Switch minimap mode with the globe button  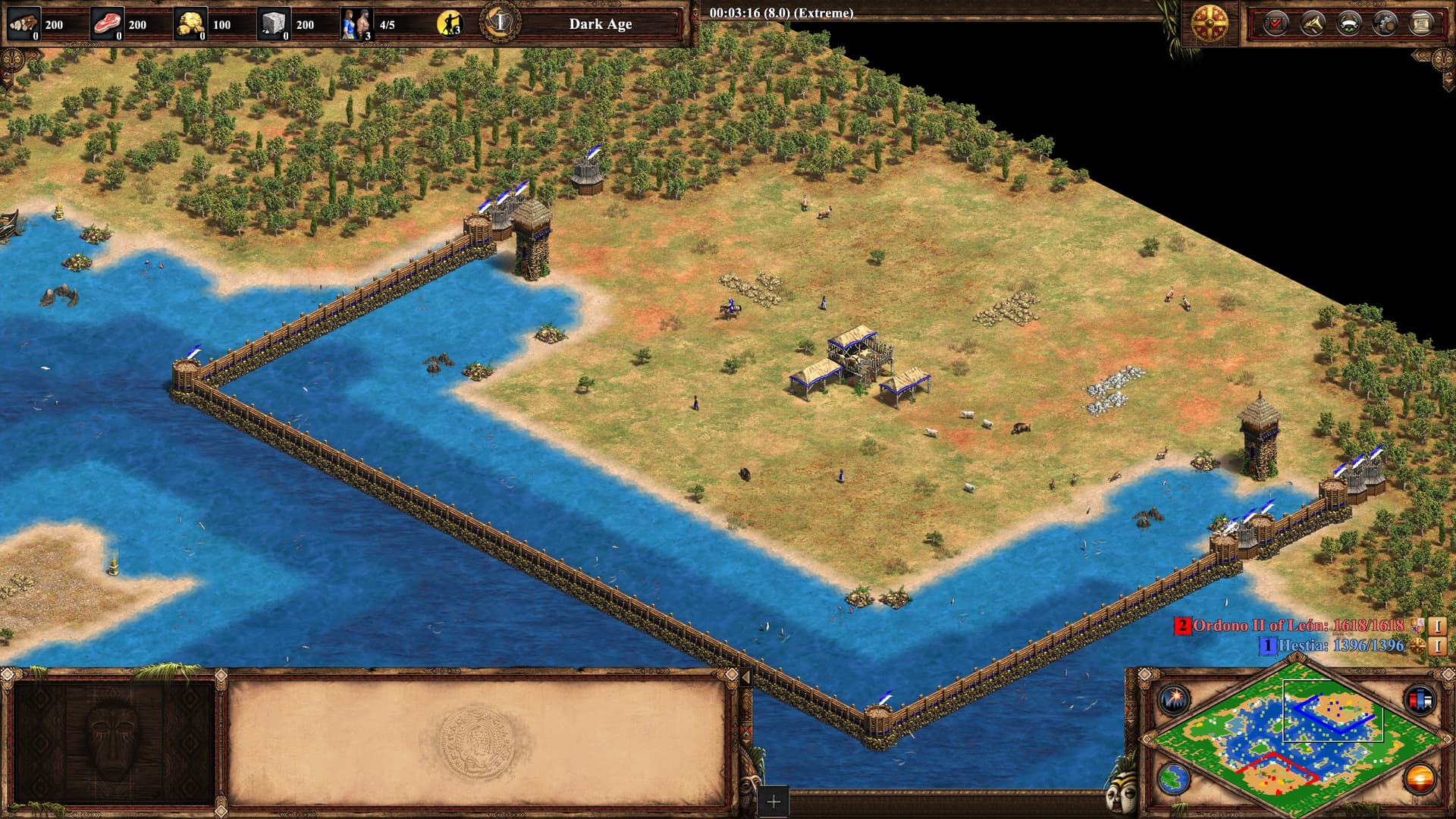click(x=1173, y=778)
